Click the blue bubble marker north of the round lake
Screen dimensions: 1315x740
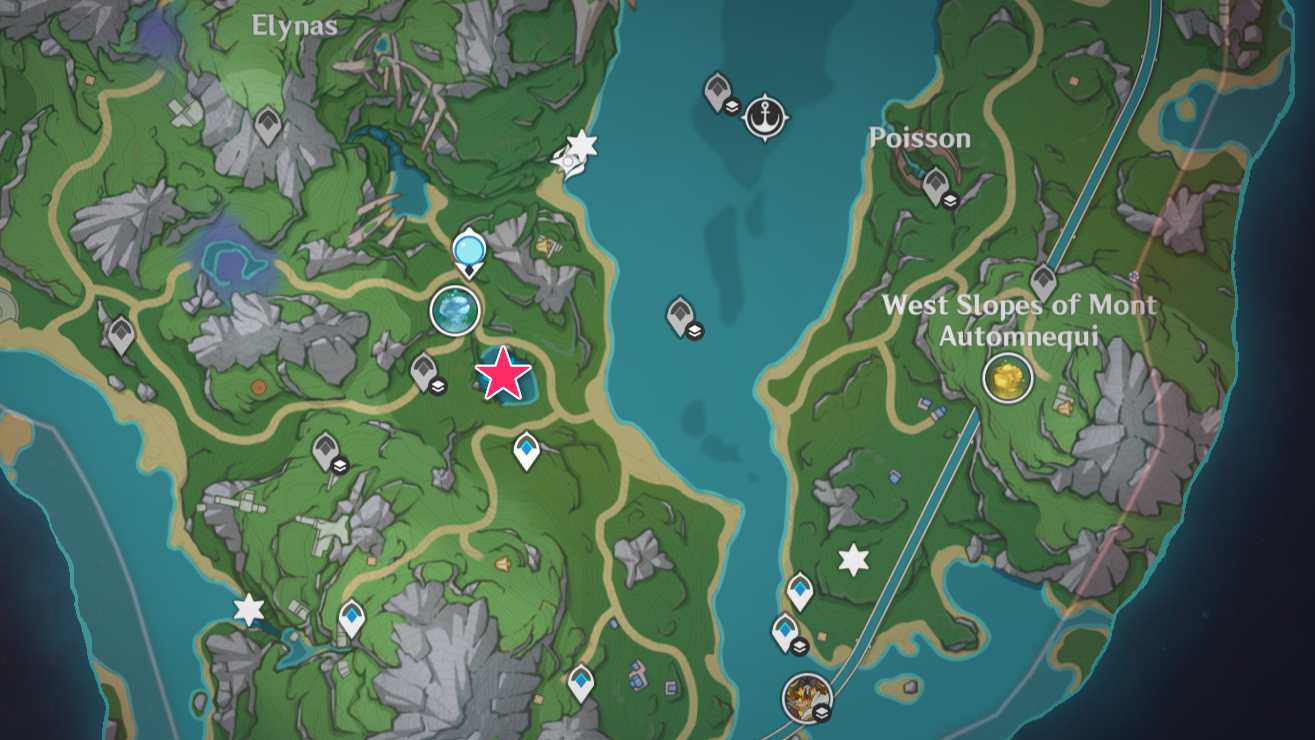pos(467,250)
